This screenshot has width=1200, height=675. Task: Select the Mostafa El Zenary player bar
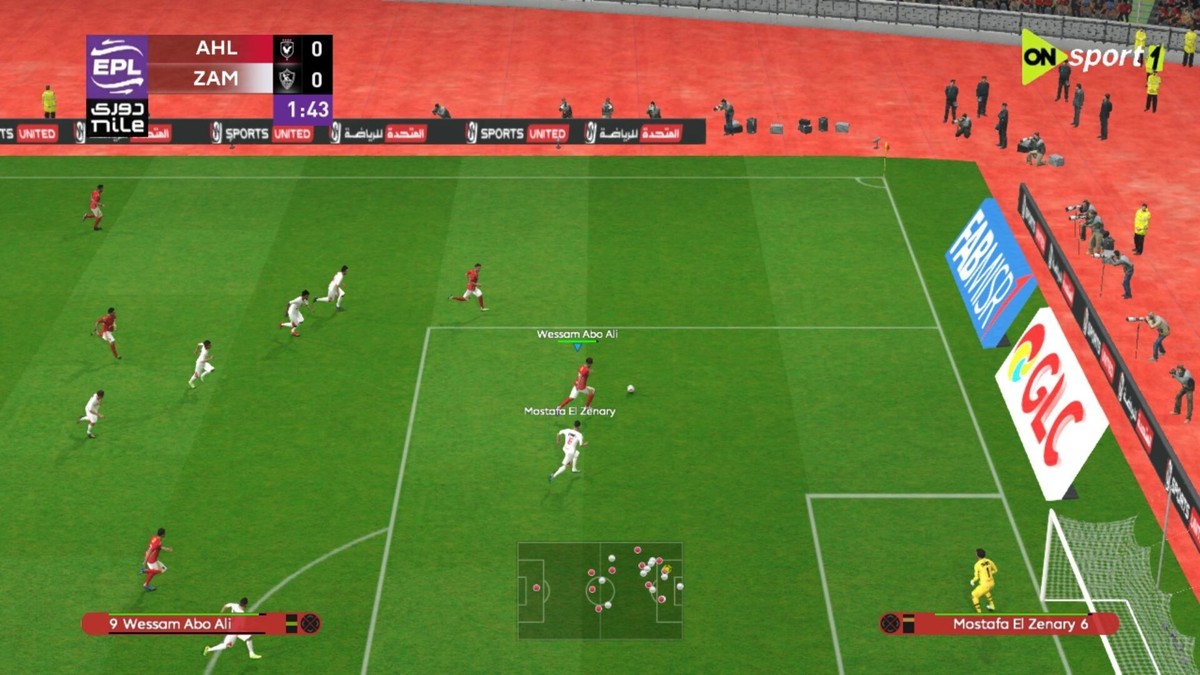pos(999,624)
